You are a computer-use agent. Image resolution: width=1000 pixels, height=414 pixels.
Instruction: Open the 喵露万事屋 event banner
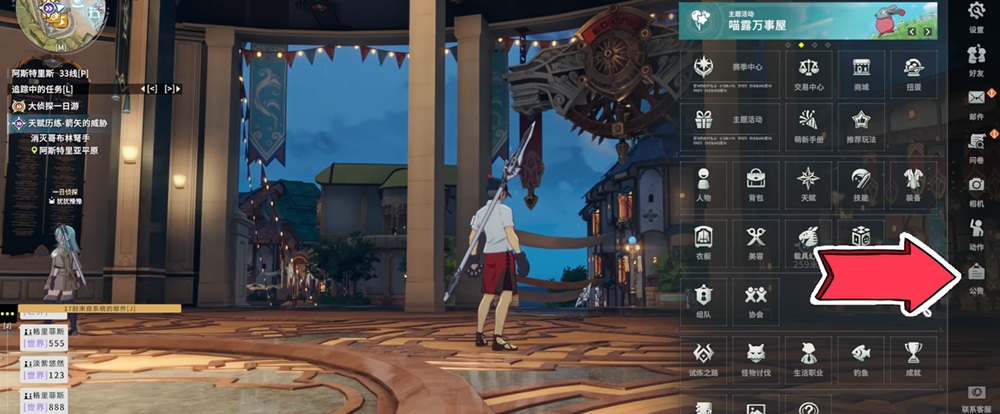(808, 20)
